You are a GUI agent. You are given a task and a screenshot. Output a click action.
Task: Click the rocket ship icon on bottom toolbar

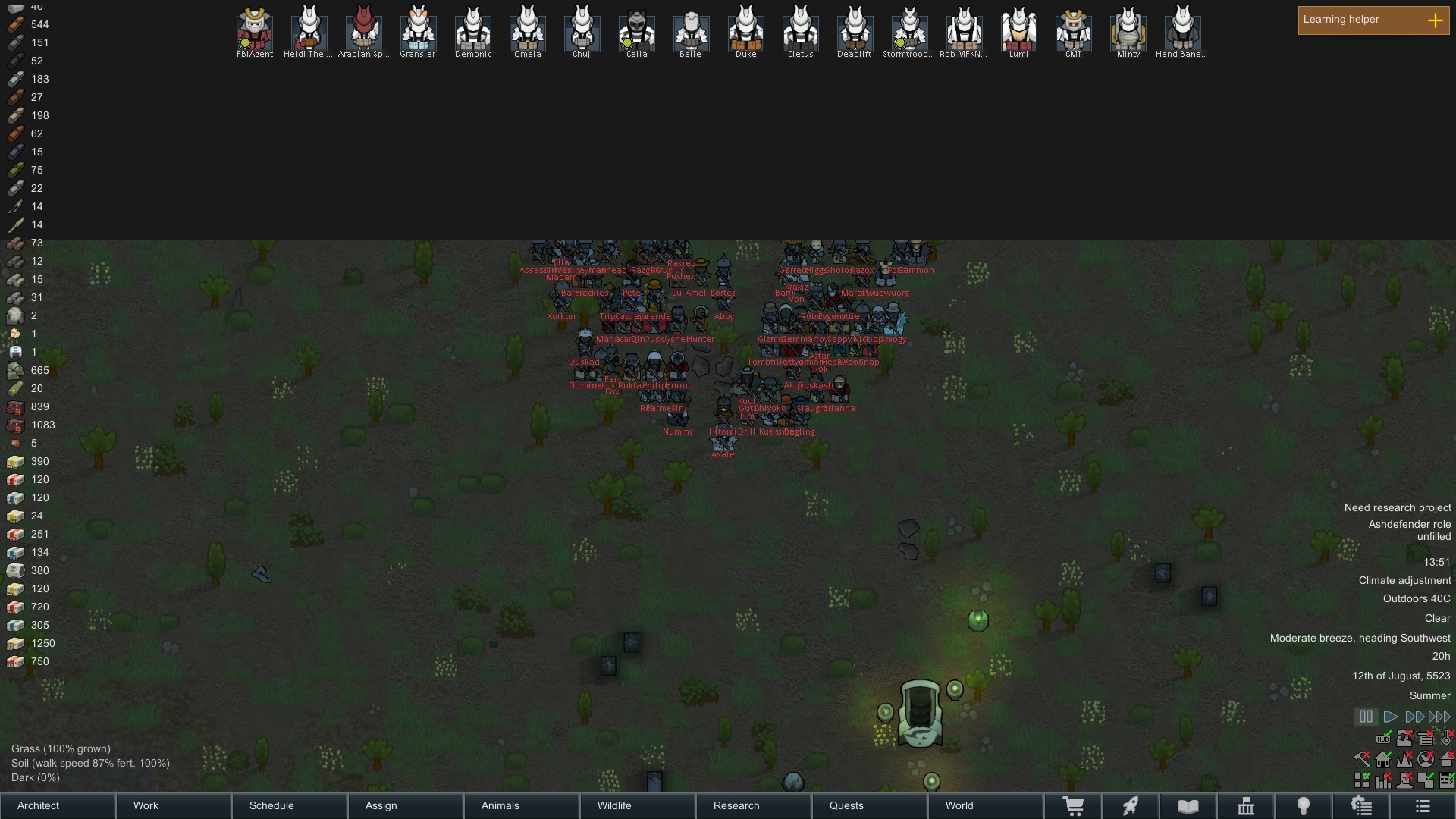[1131, 806]
